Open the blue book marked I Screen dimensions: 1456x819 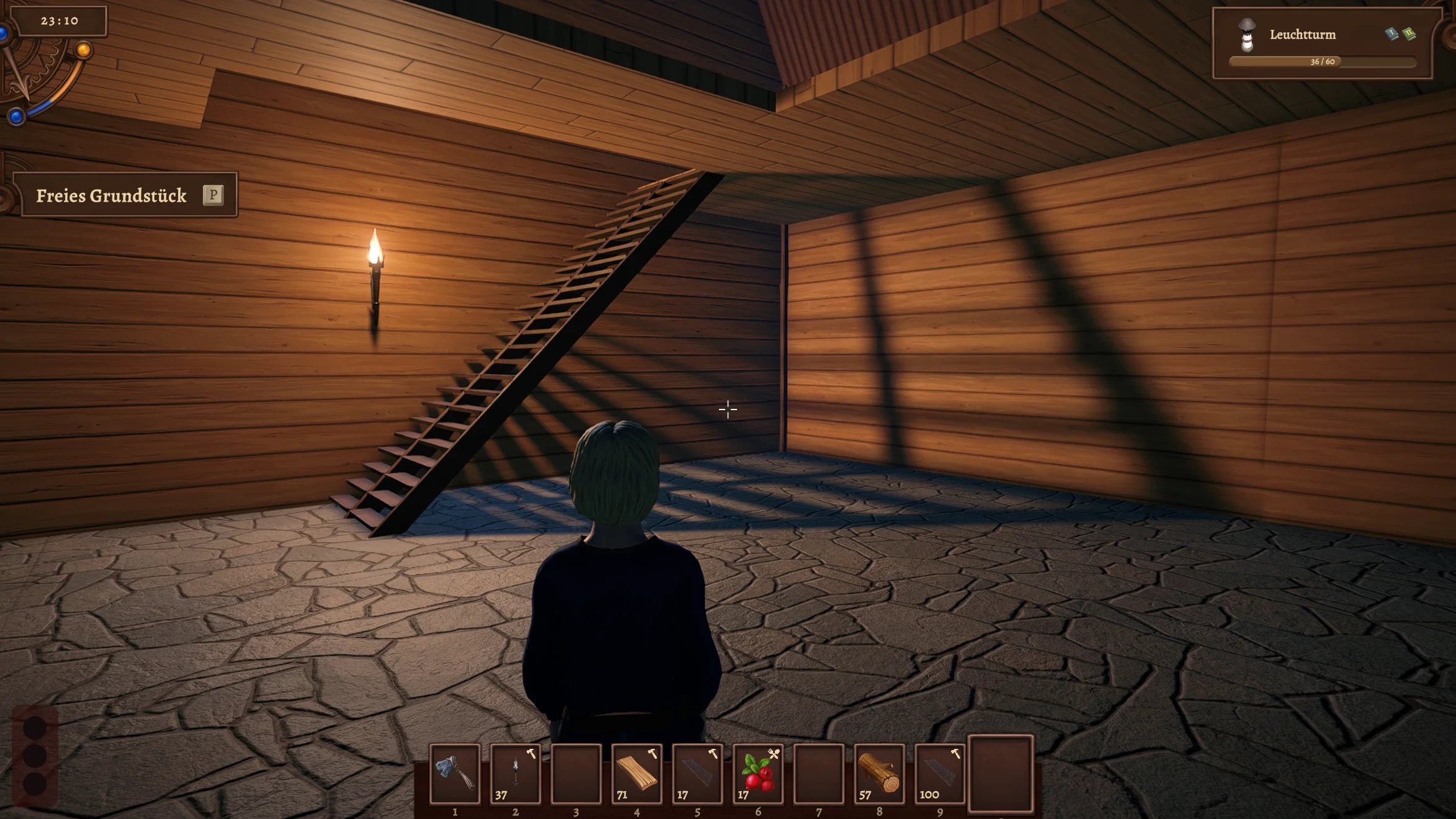coord(1391,34)
